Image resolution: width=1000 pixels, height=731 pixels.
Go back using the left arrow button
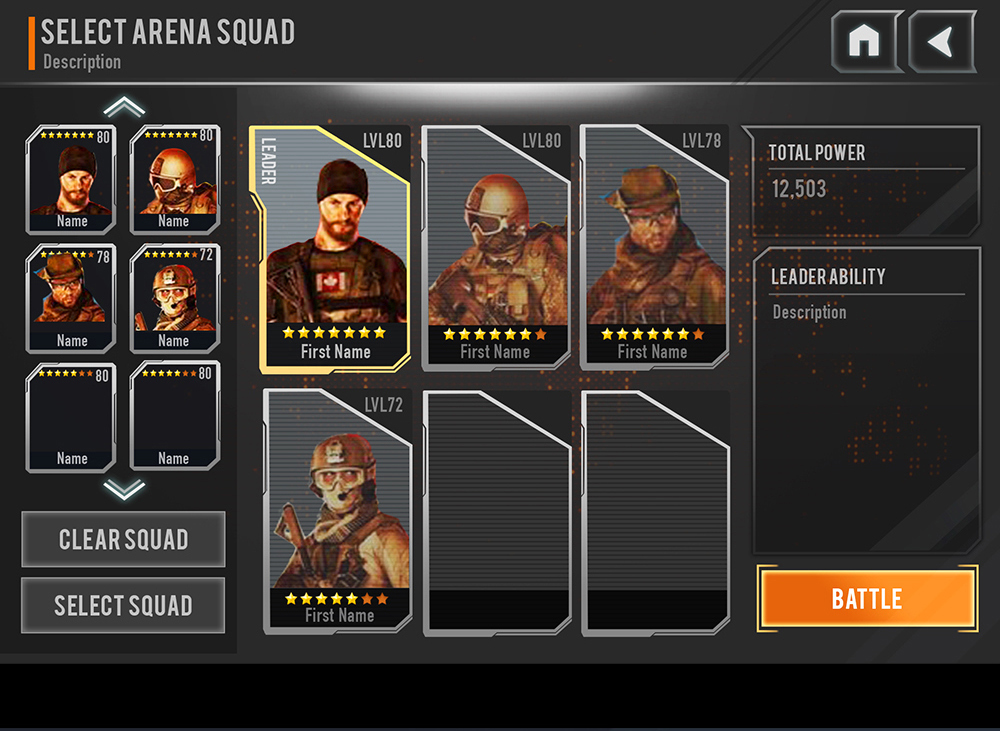point(941,42)
